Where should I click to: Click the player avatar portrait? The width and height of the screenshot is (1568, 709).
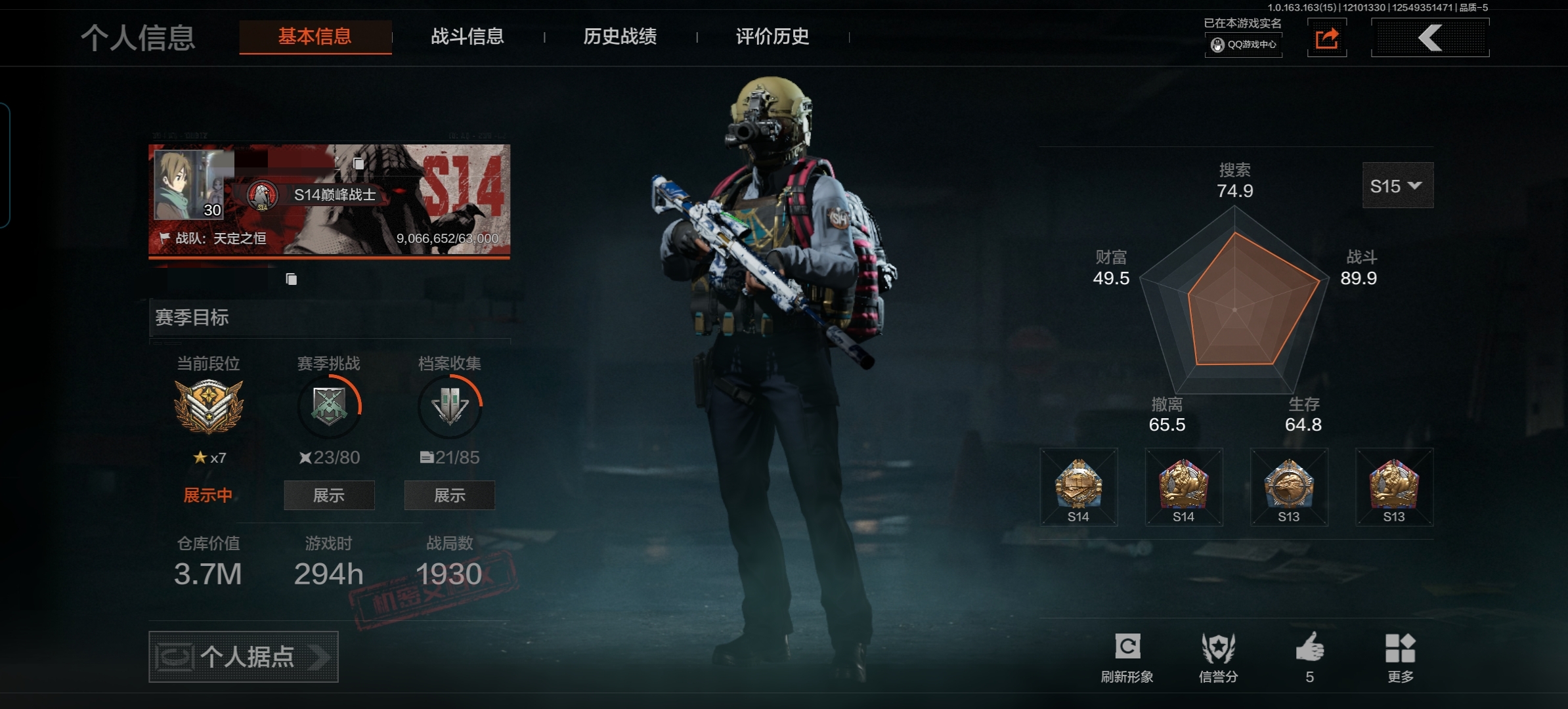[189, 185]
